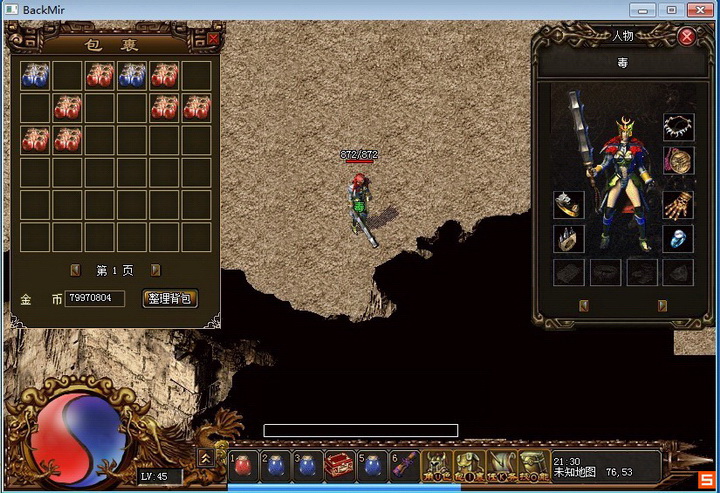720x493 pixels.
Task: Minimize the BackMir window
Action: pos(642,10)
